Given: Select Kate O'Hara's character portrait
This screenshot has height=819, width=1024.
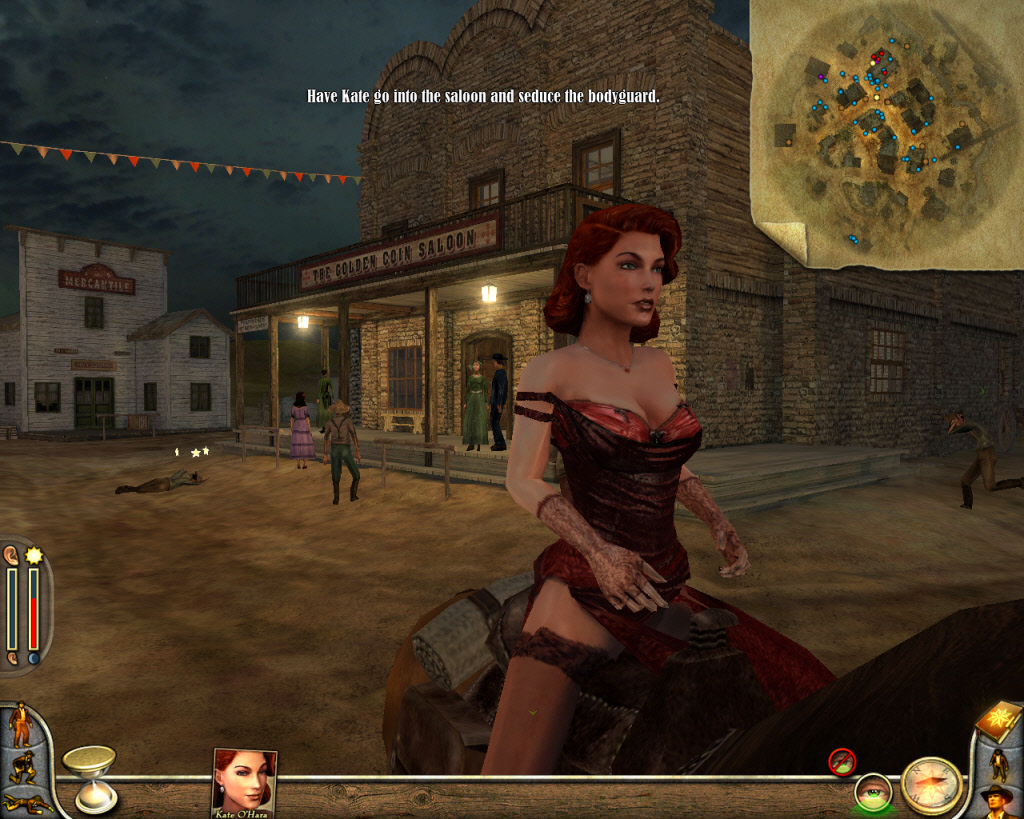Looking at the screenshot, I should pos(244,782).
